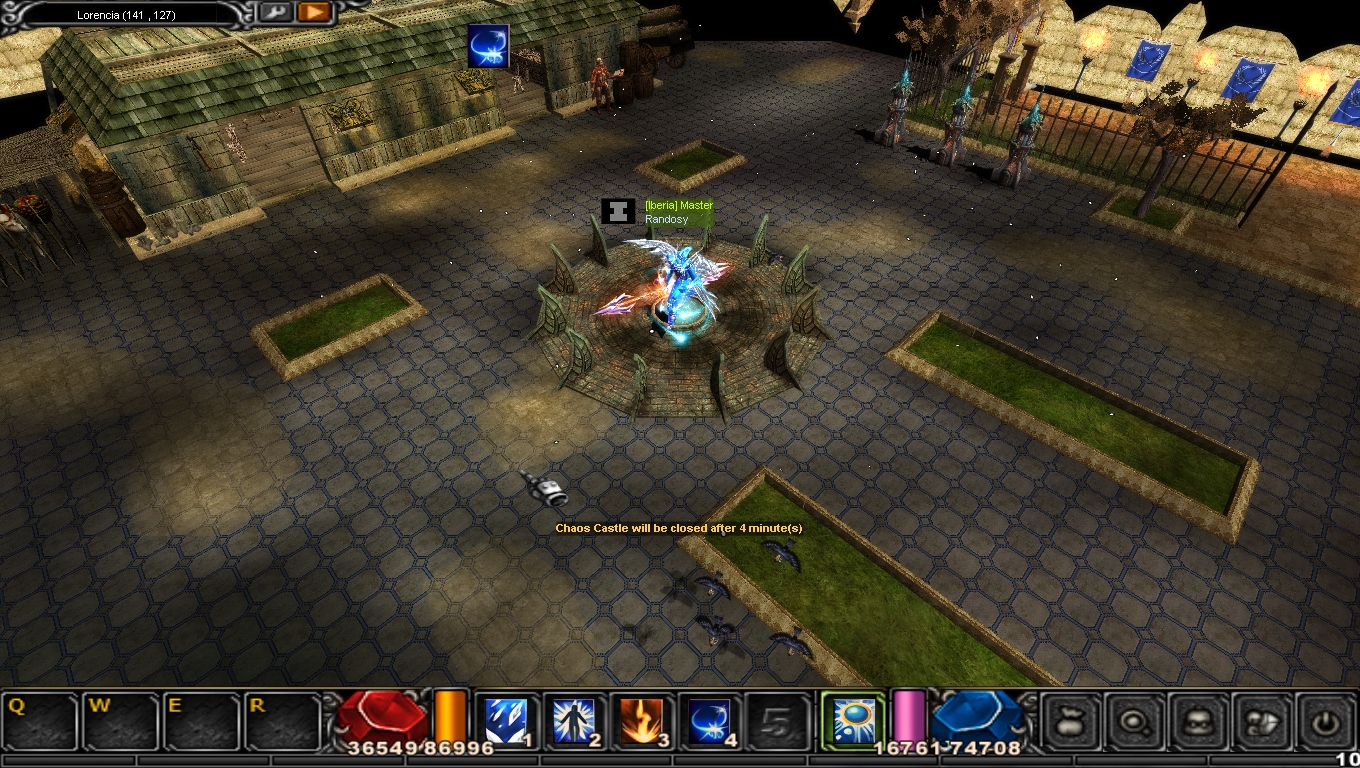The height and width of the screenshot is (768, 1360).
Task: Open the speech bubble community button
Action: coord(1263,721)
